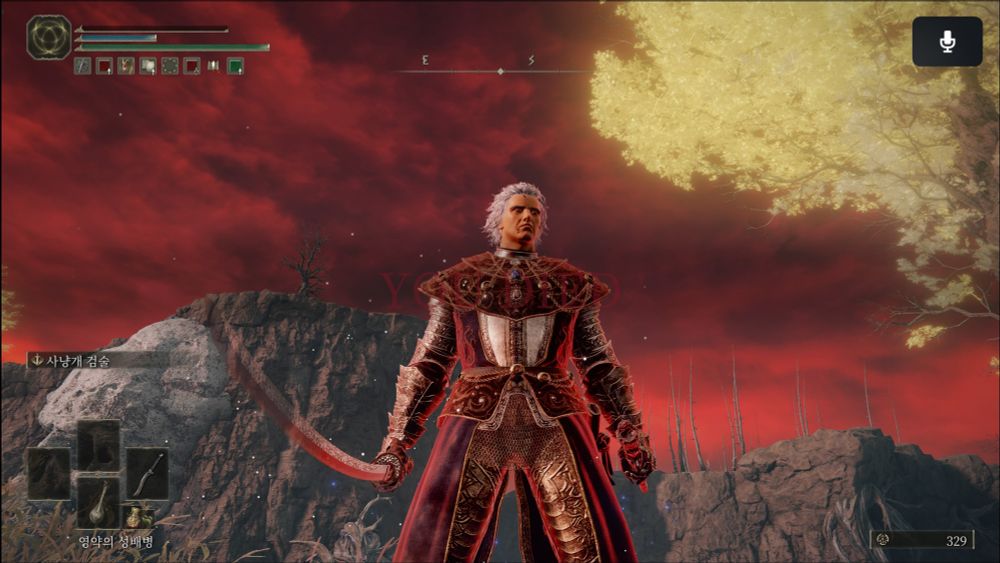1000x563 pixels.
Task: Select the curved sword right-hand weapon slot
Action: coord(147,473)
